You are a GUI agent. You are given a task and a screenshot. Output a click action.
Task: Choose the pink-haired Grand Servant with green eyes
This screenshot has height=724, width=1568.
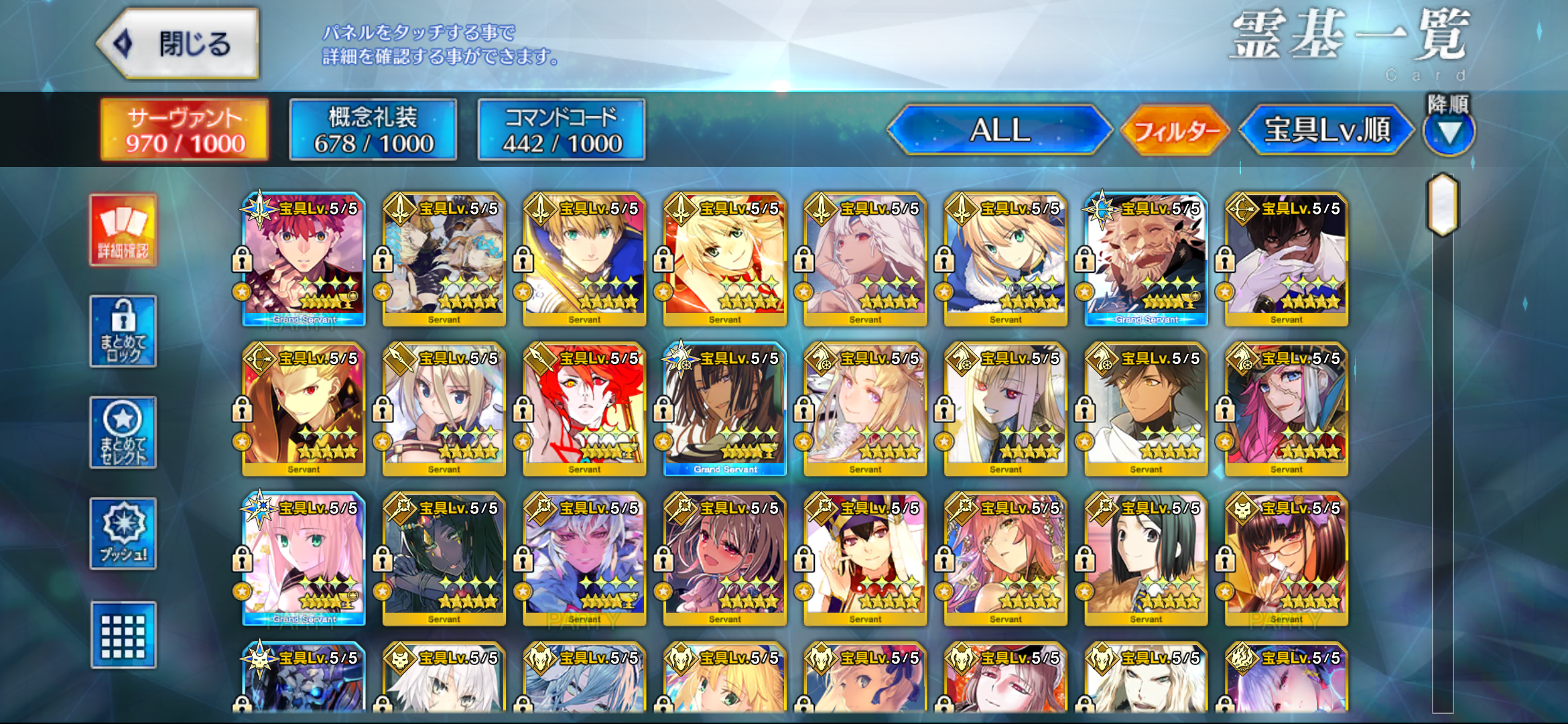(304, 559)
